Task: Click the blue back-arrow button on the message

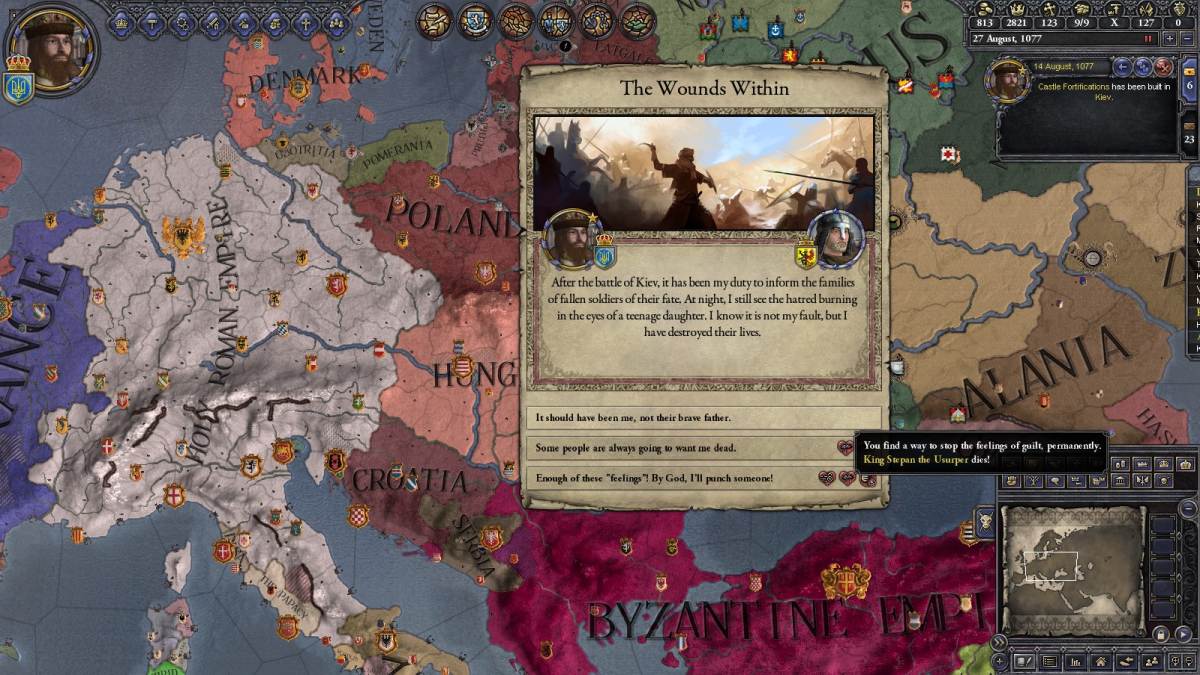Action: click(1122, 67)
